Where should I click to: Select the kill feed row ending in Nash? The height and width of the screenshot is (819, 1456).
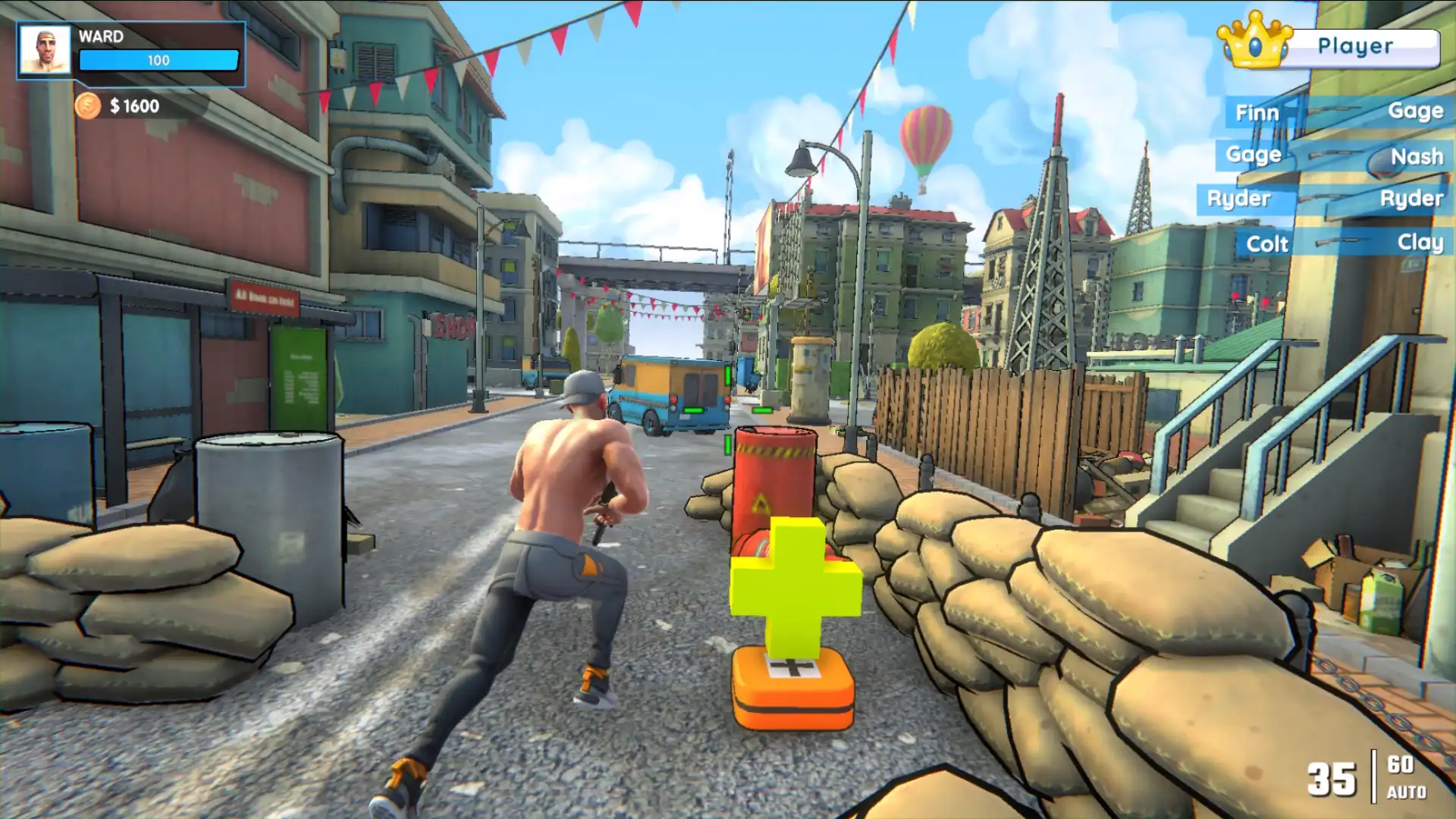click(x=1335, y=156)
